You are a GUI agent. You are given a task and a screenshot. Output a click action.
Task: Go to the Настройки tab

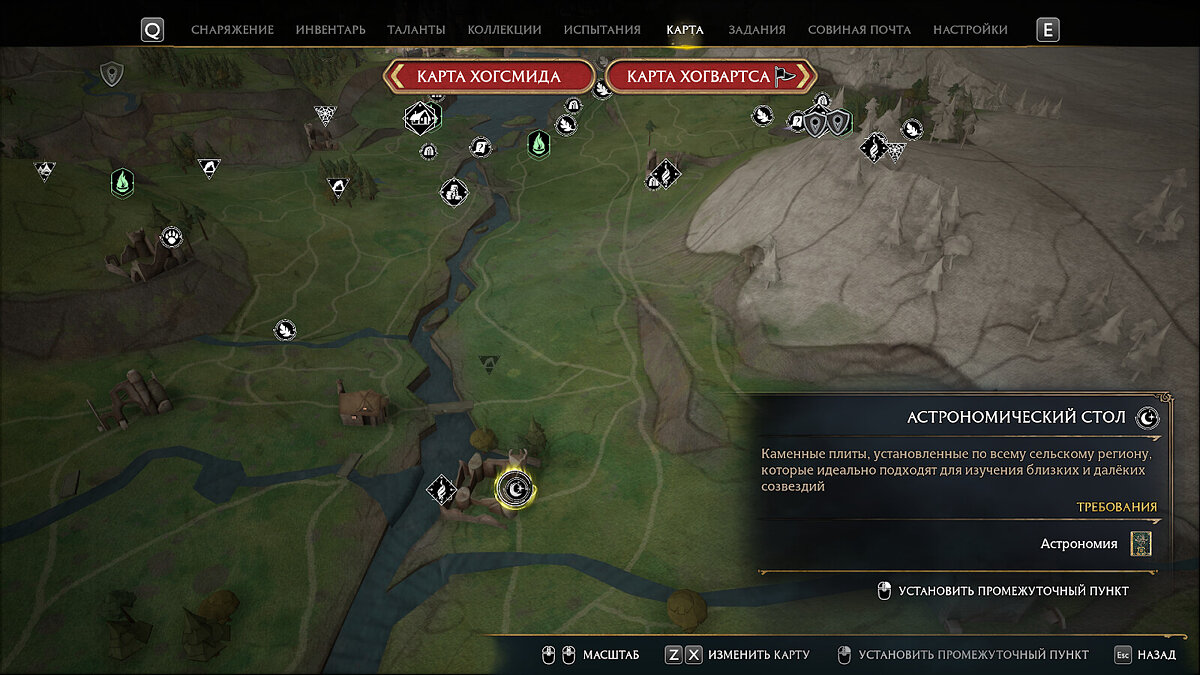click(970, 30)
